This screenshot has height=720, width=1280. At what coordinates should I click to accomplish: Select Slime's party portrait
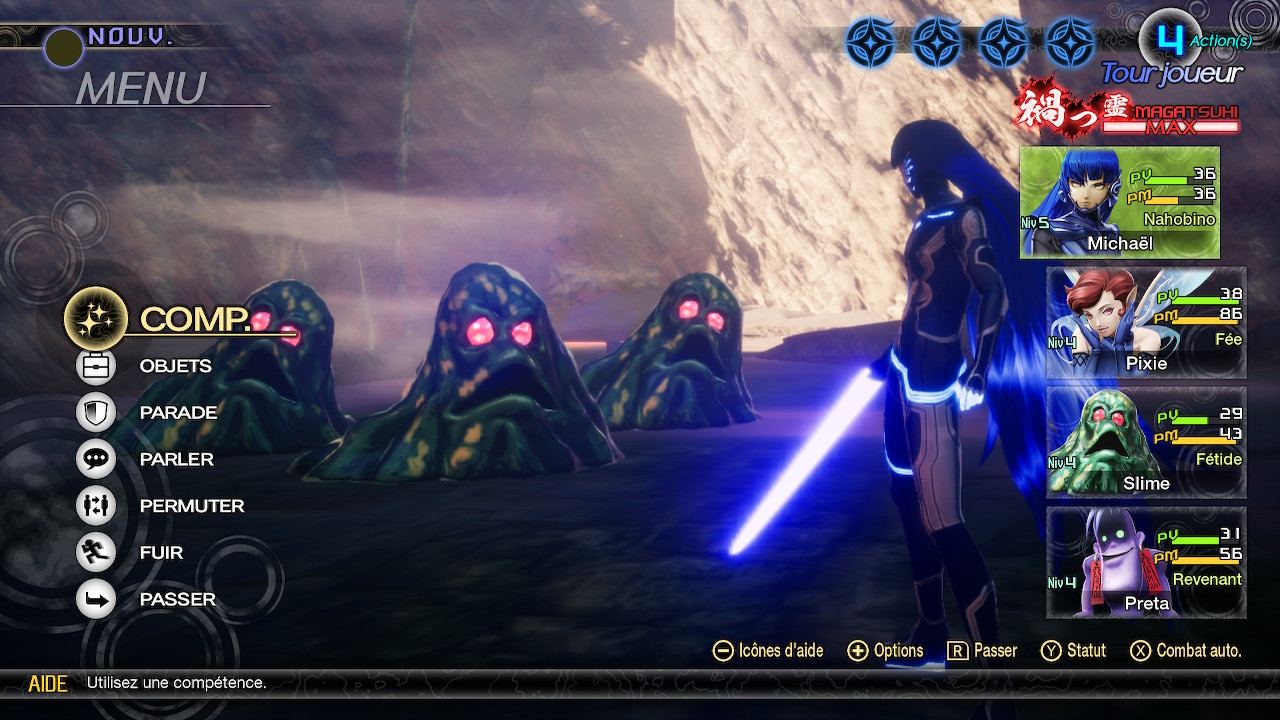[x=1146, y=442]
